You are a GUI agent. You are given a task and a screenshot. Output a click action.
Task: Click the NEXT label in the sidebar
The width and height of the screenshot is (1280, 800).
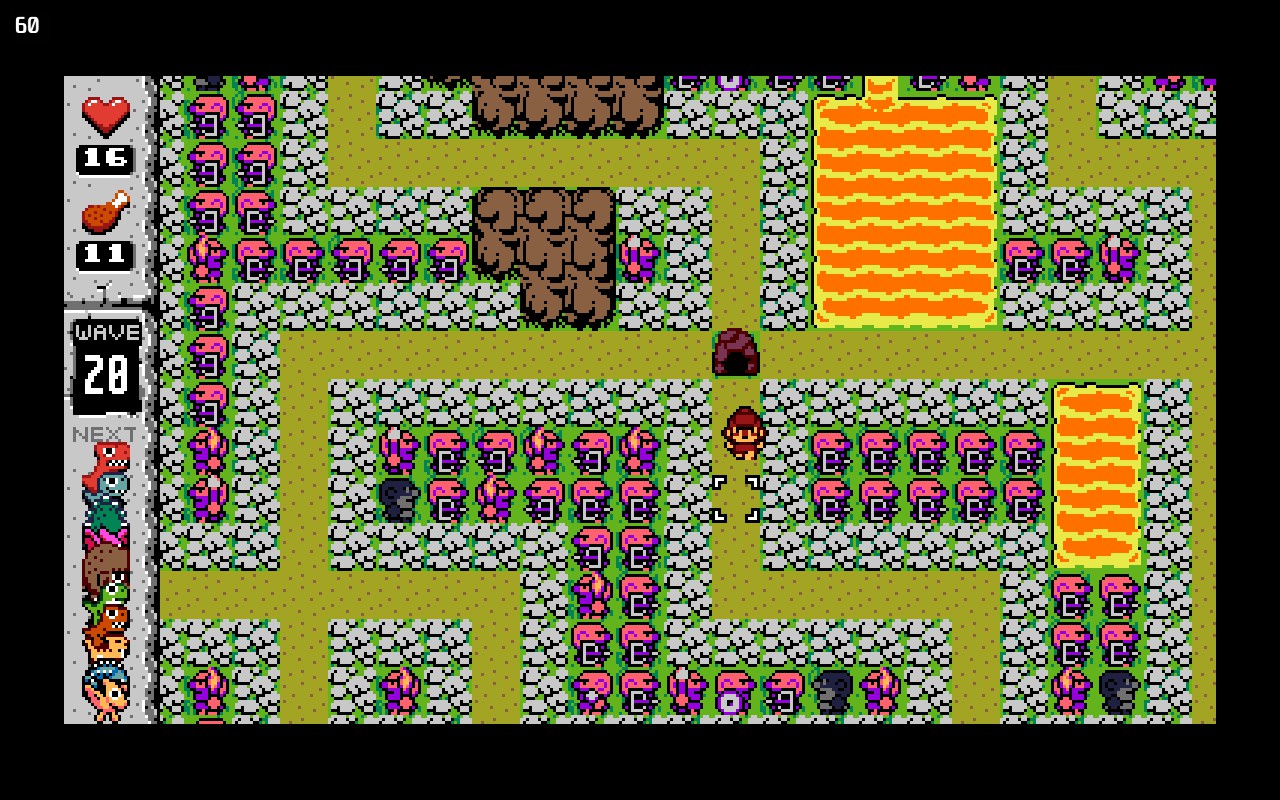click(106, 434)
